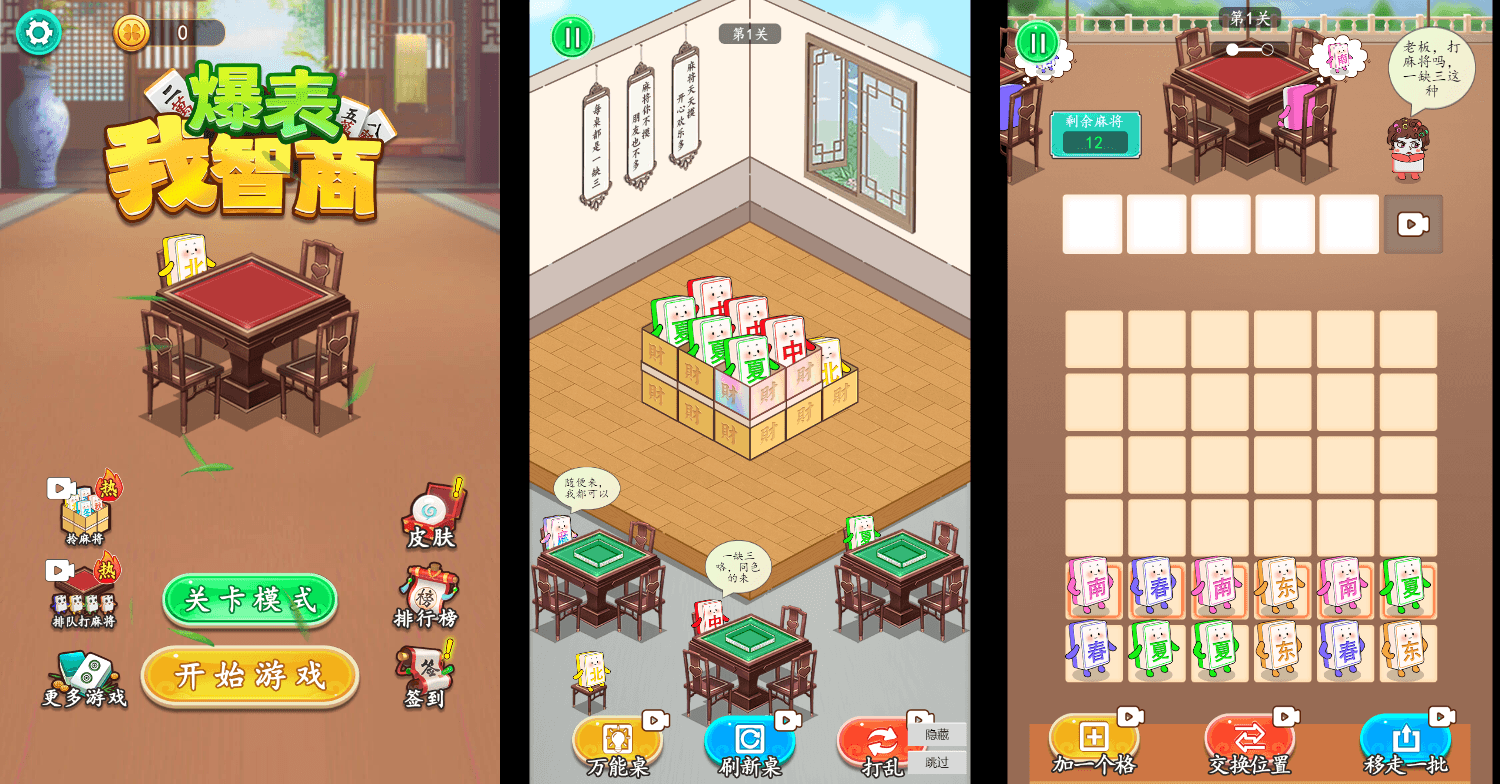Use the 打乱 shuffle tool
1500x784 pixels.
point(884,743)
